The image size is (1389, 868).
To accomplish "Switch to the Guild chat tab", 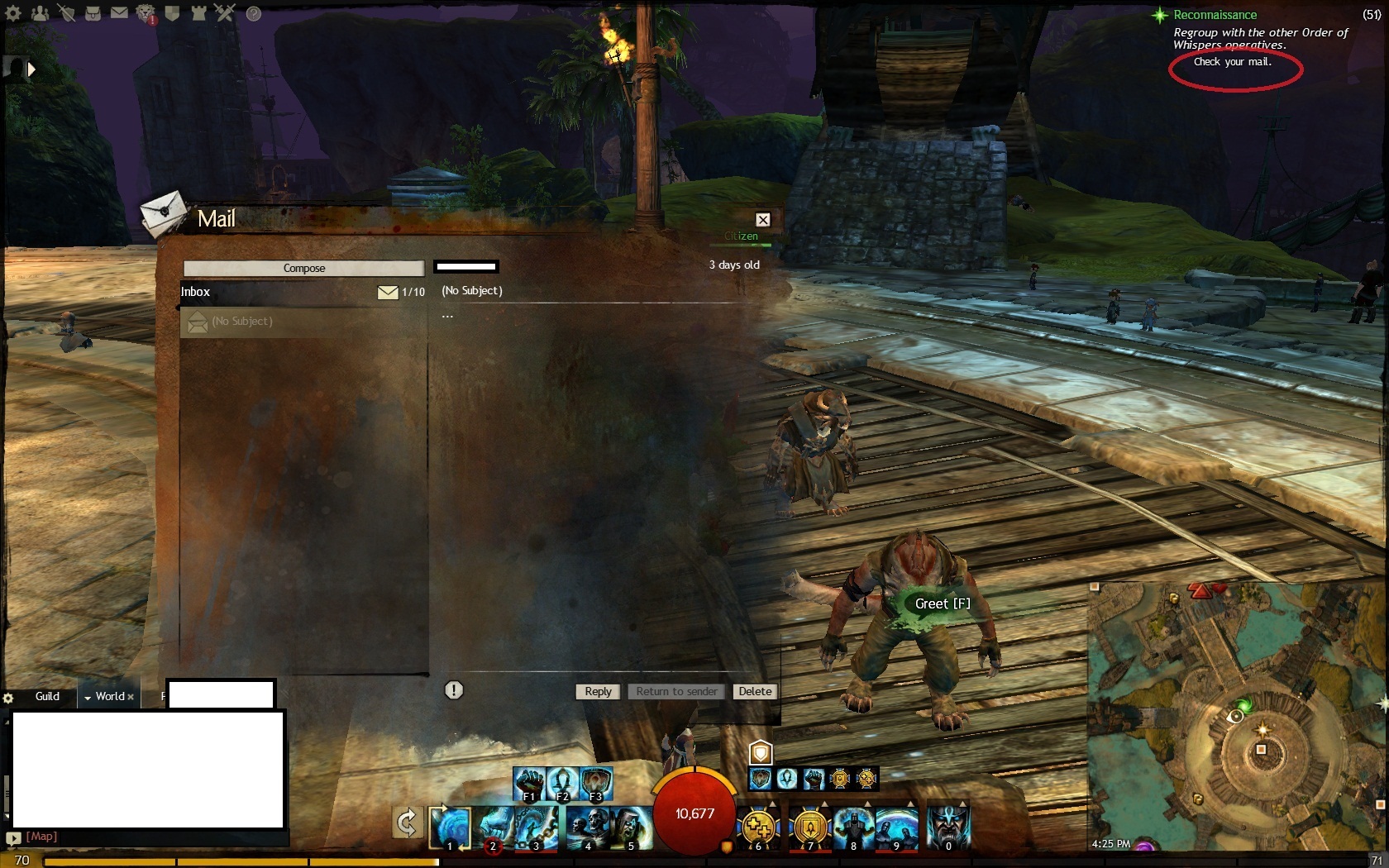I will coord(47,696).
